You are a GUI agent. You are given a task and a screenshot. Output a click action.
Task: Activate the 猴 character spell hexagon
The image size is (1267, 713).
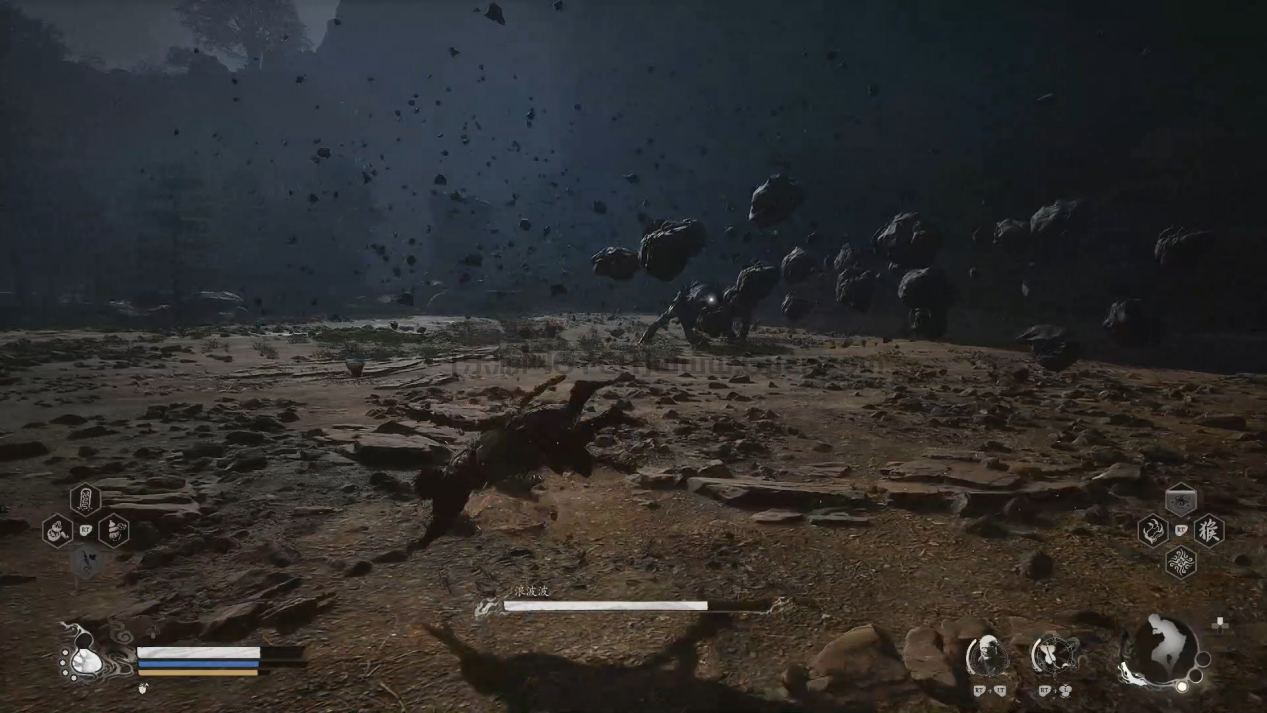coord(1209,530)
